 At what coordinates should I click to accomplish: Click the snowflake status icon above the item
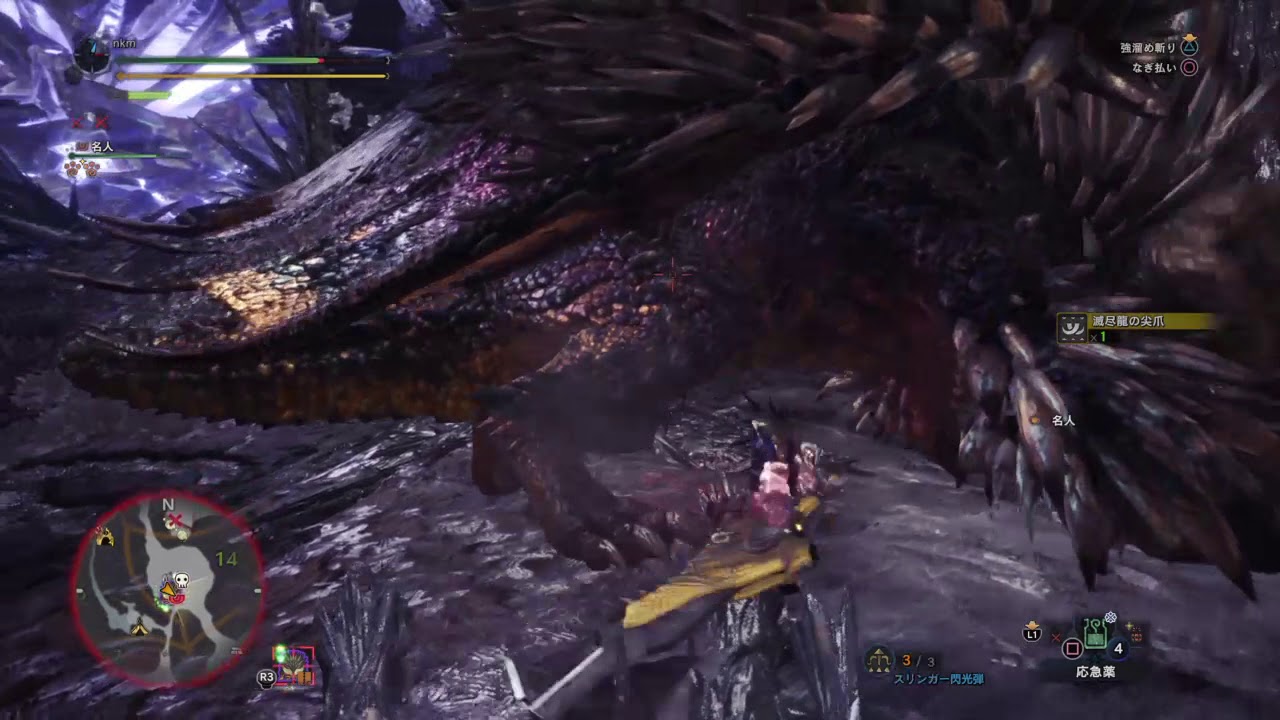click(x=1110, y=617)
